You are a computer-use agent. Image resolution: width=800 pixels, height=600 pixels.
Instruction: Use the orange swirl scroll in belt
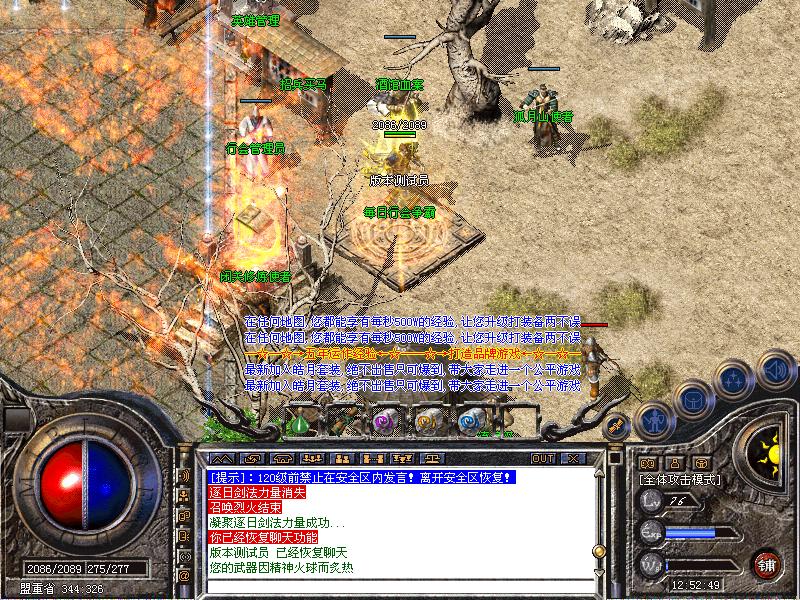click(426, 422)
